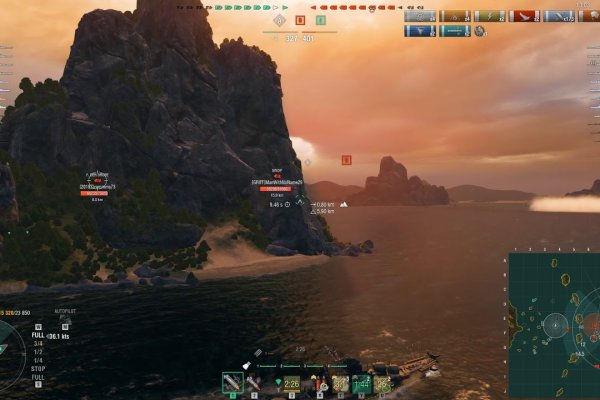Set engine telegraph to STOP
600x400 pixels.
click(x=39, y=368)
